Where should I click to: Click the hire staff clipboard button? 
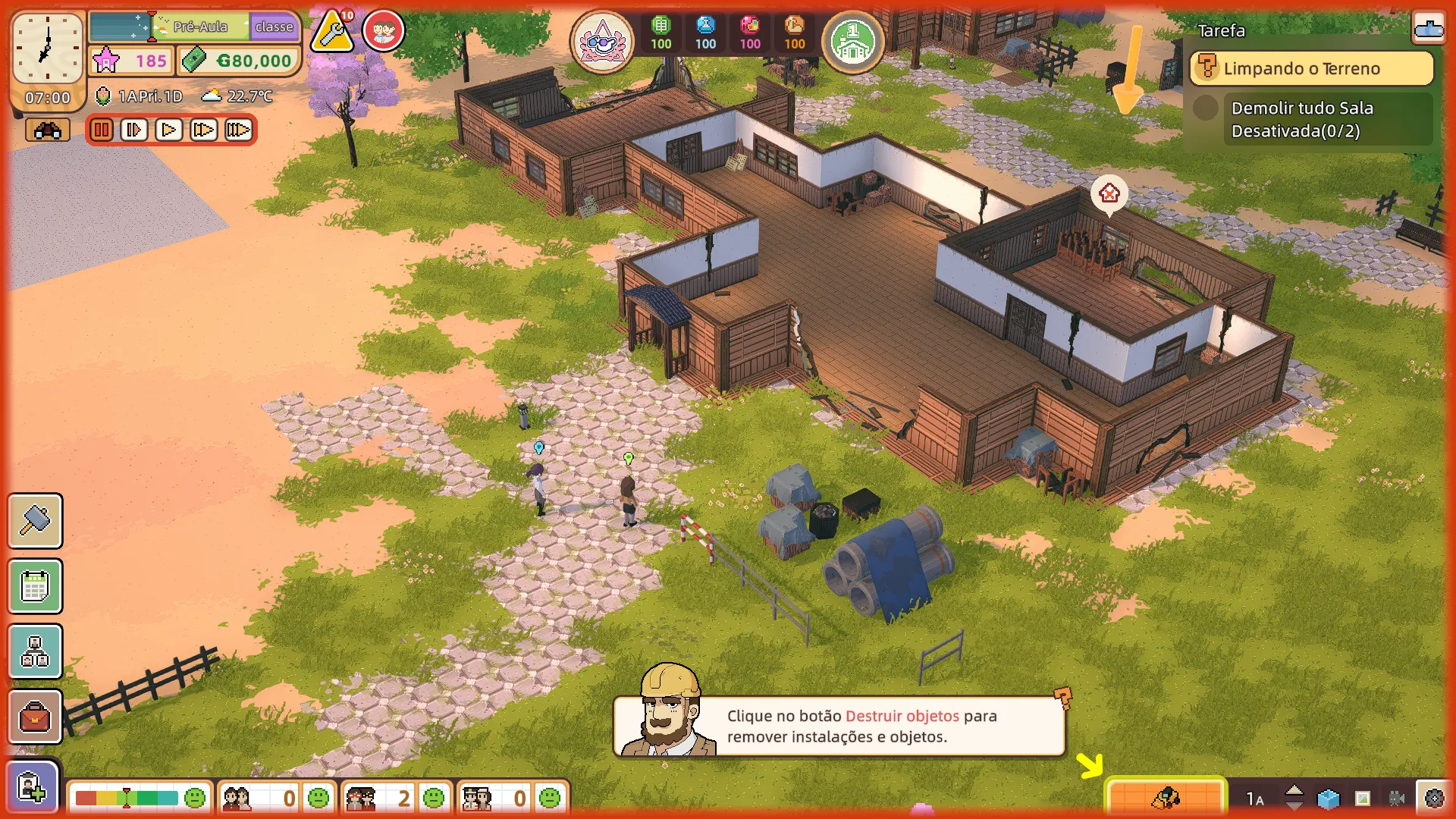[32, 787]
